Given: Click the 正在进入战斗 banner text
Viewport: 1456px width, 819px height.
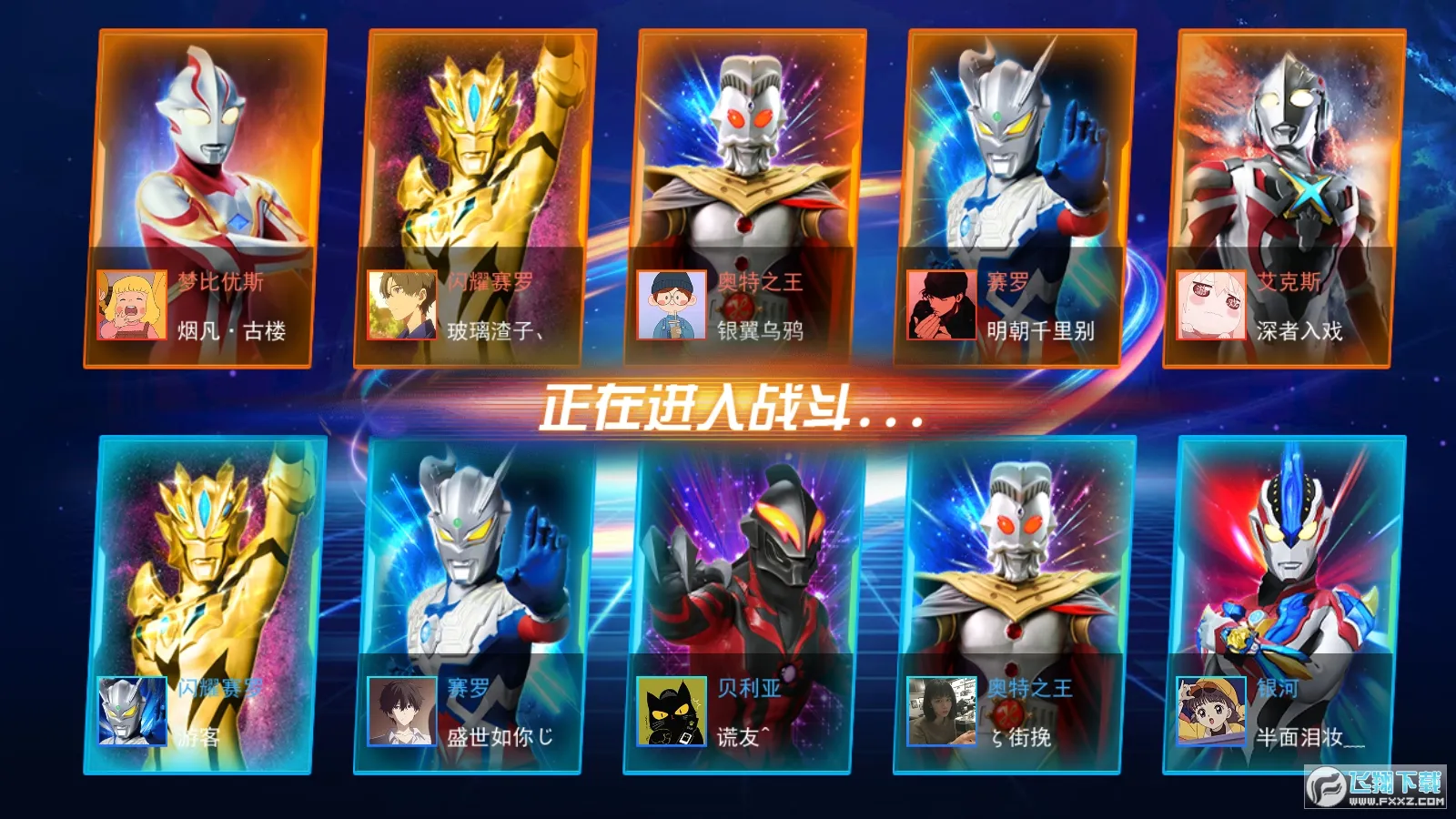Looking at the screenshot, I should tap(728, 409).
